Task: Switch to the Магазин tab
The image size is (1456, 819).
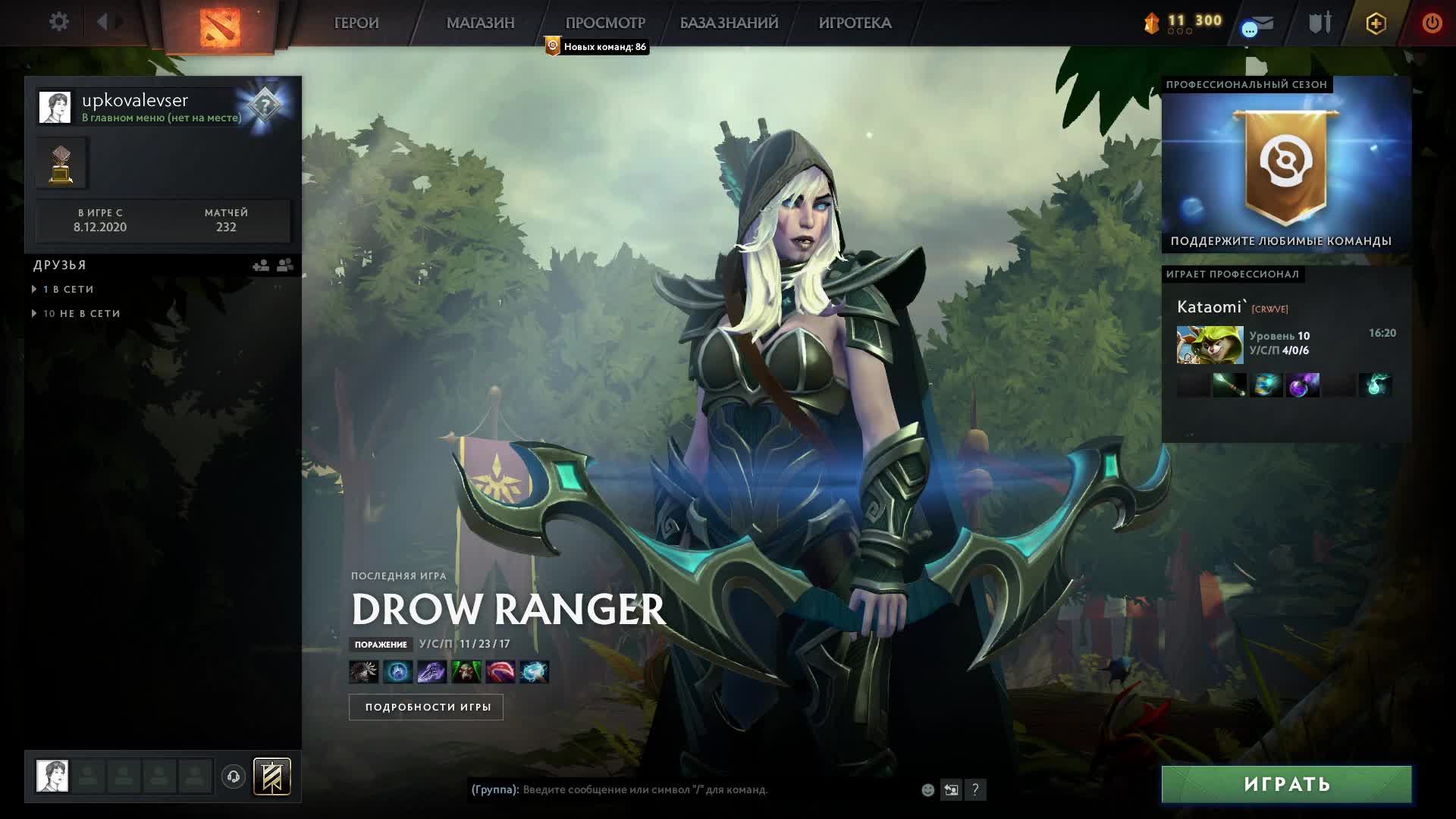Action: tap(480, 23)
